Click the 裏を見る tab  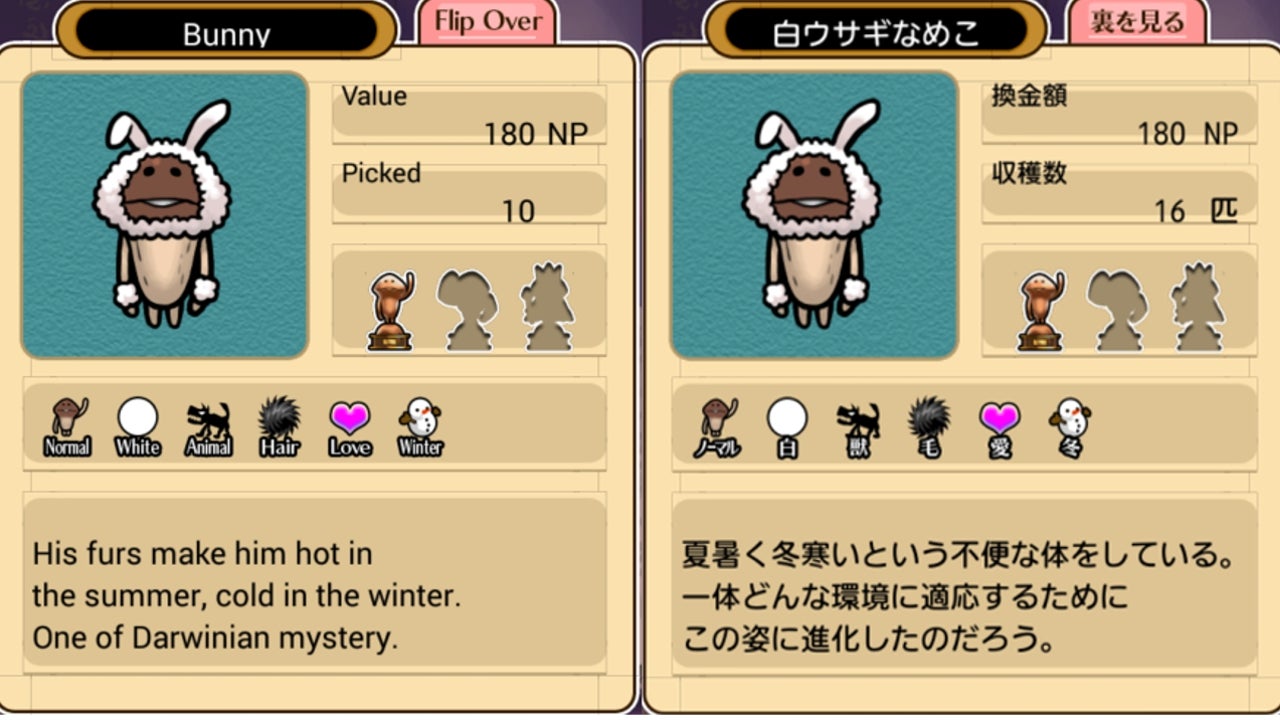(1137, 22)
